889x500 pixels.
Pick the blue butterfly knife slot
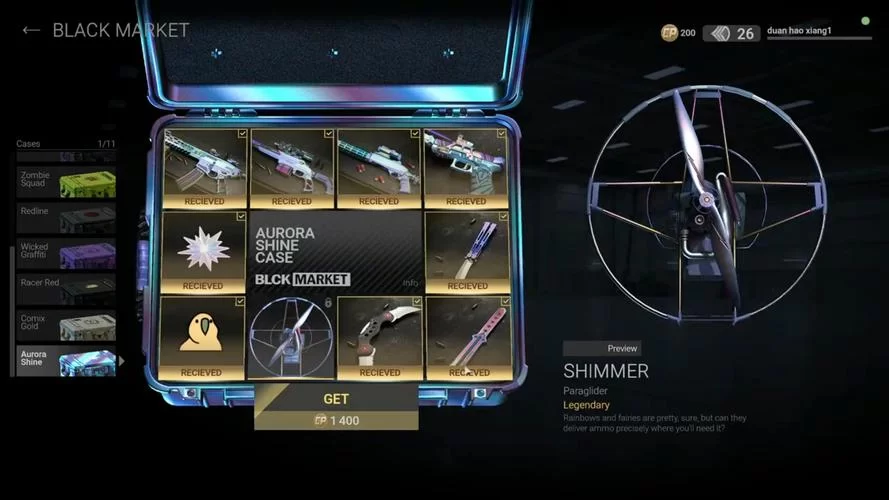pos(466,250)
